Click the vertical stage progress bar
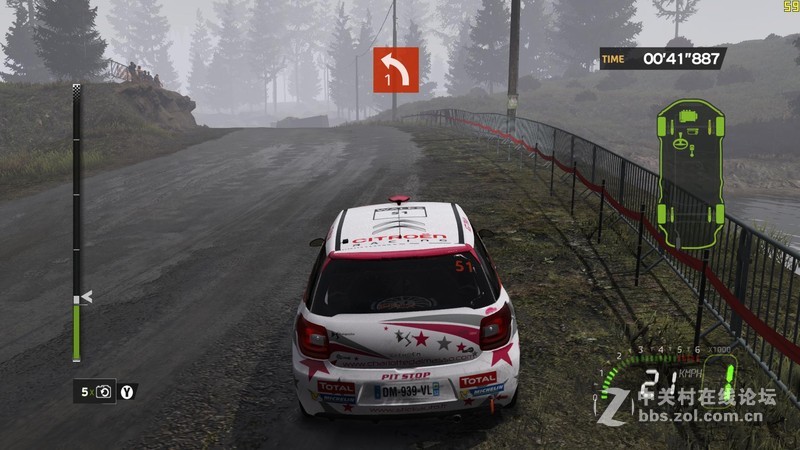 77,223
